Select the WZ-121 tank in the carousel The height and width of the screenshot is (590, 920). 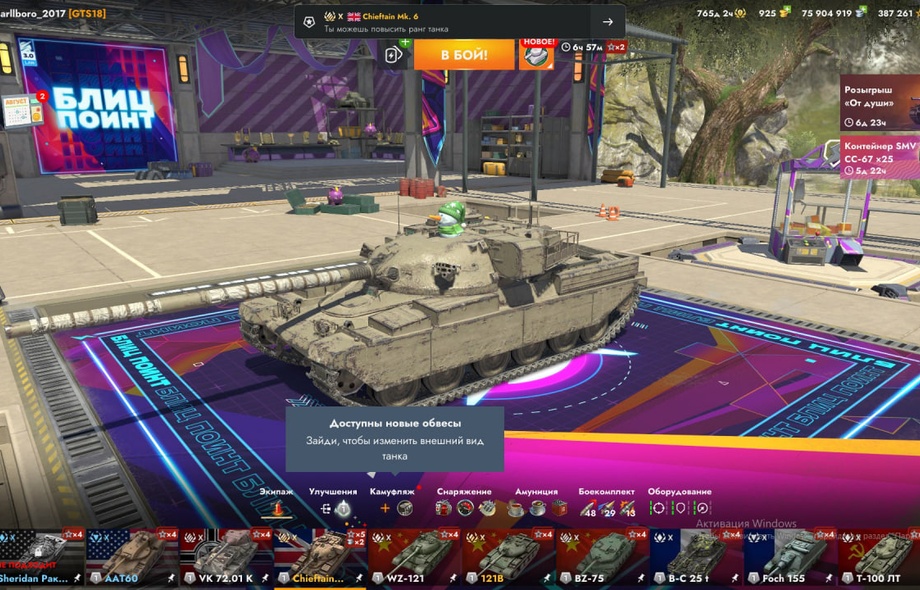click(x=414, y=558)
